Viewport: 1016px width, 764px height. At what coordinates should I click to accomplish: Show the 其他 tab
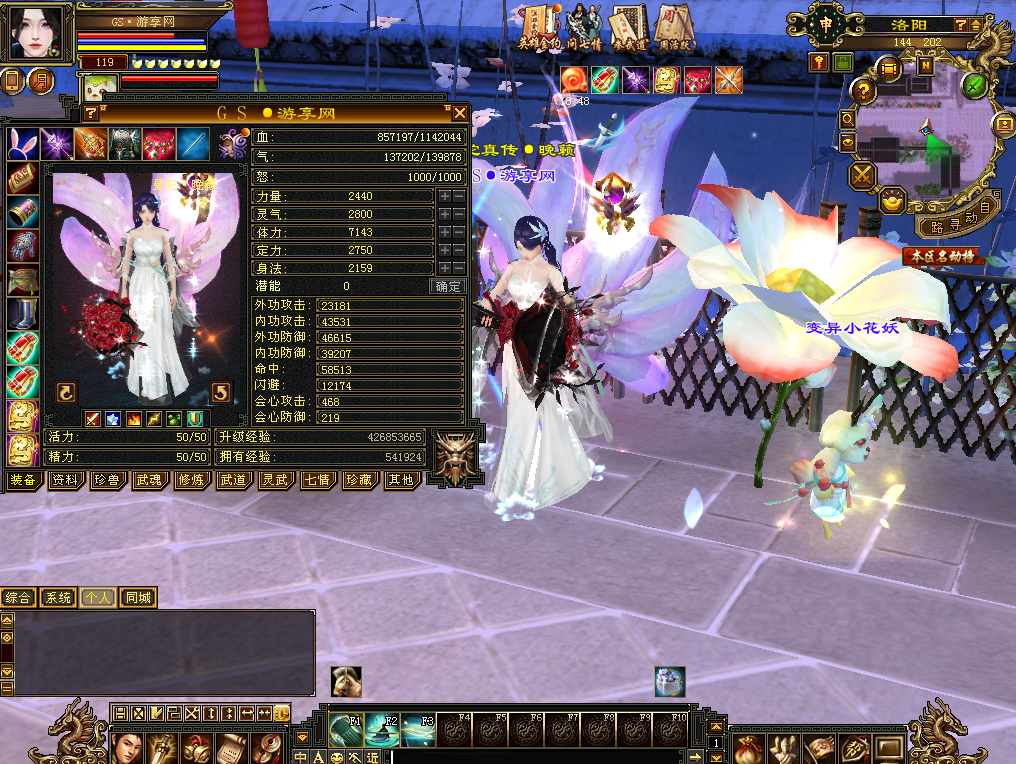400,480
